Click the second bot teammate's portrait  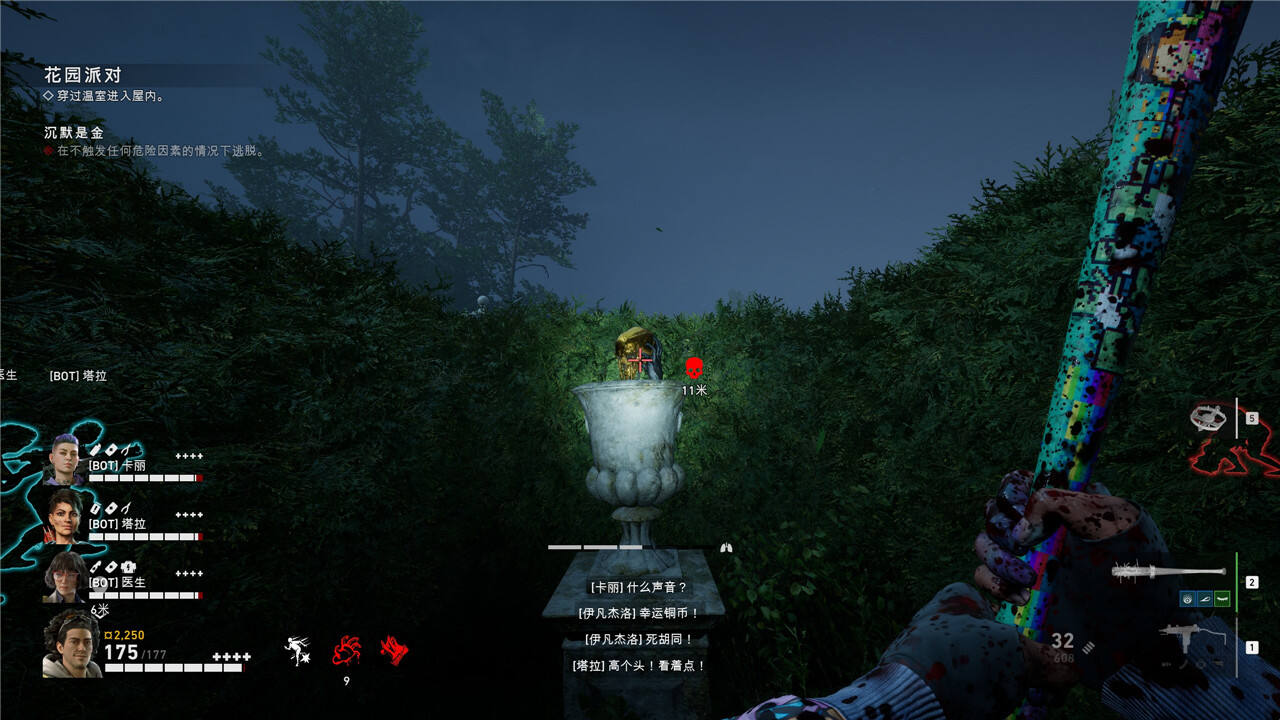click(x=64, y=517)
